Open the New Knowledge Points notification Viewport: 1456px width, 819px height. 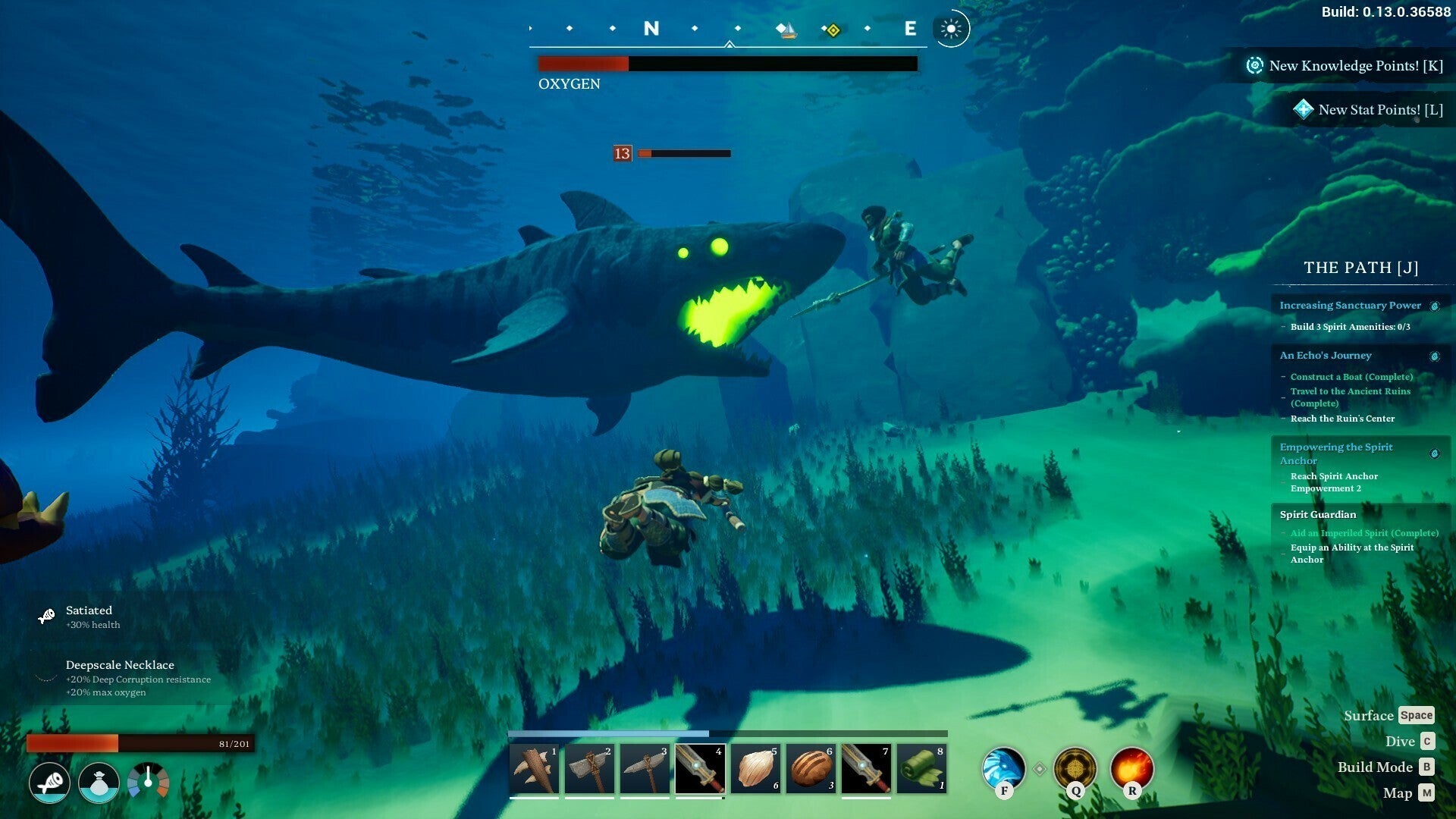[x=1345, y=66]
